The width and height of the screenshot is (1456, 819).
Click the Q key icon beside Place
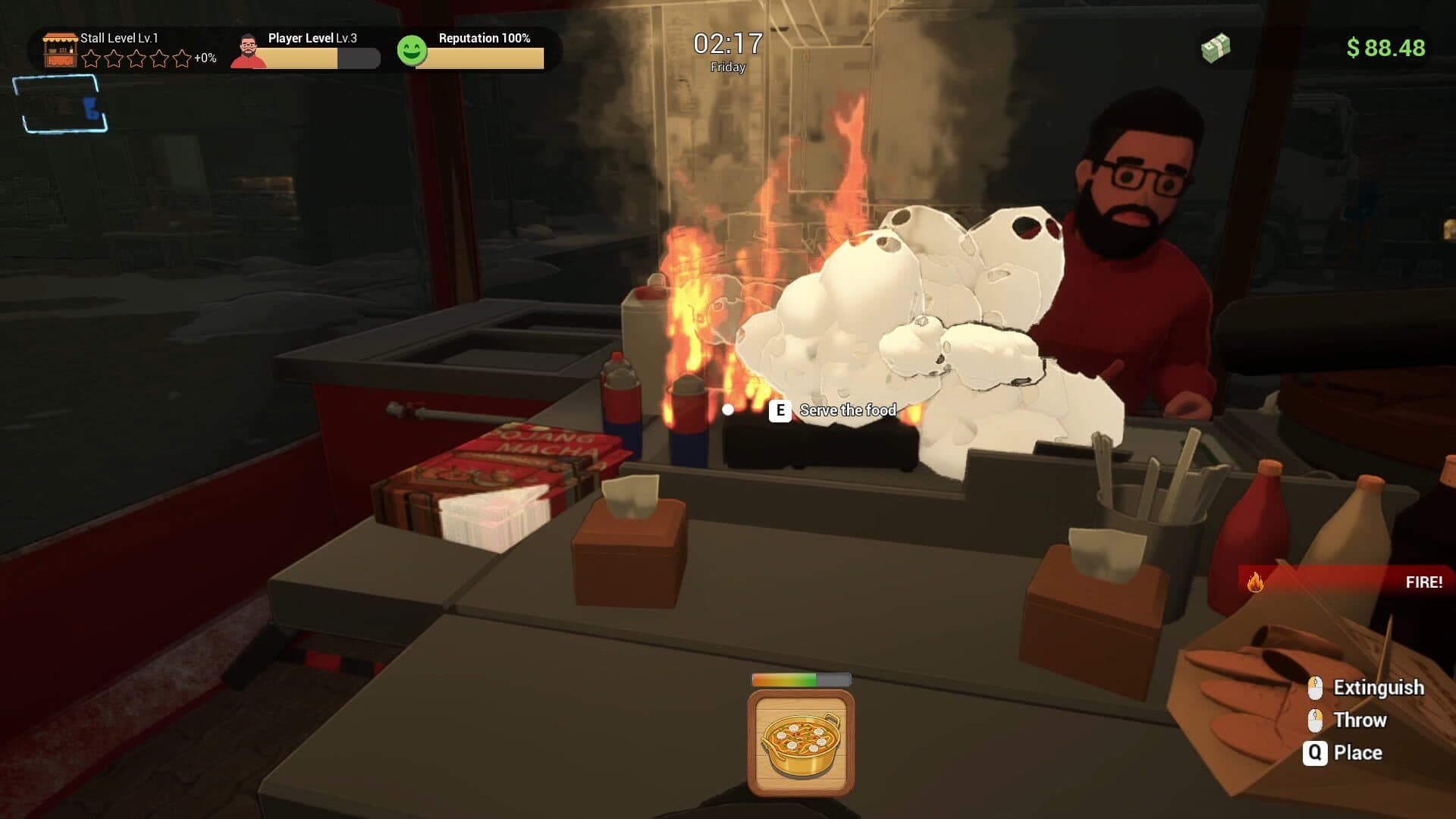click(1315, 752)
